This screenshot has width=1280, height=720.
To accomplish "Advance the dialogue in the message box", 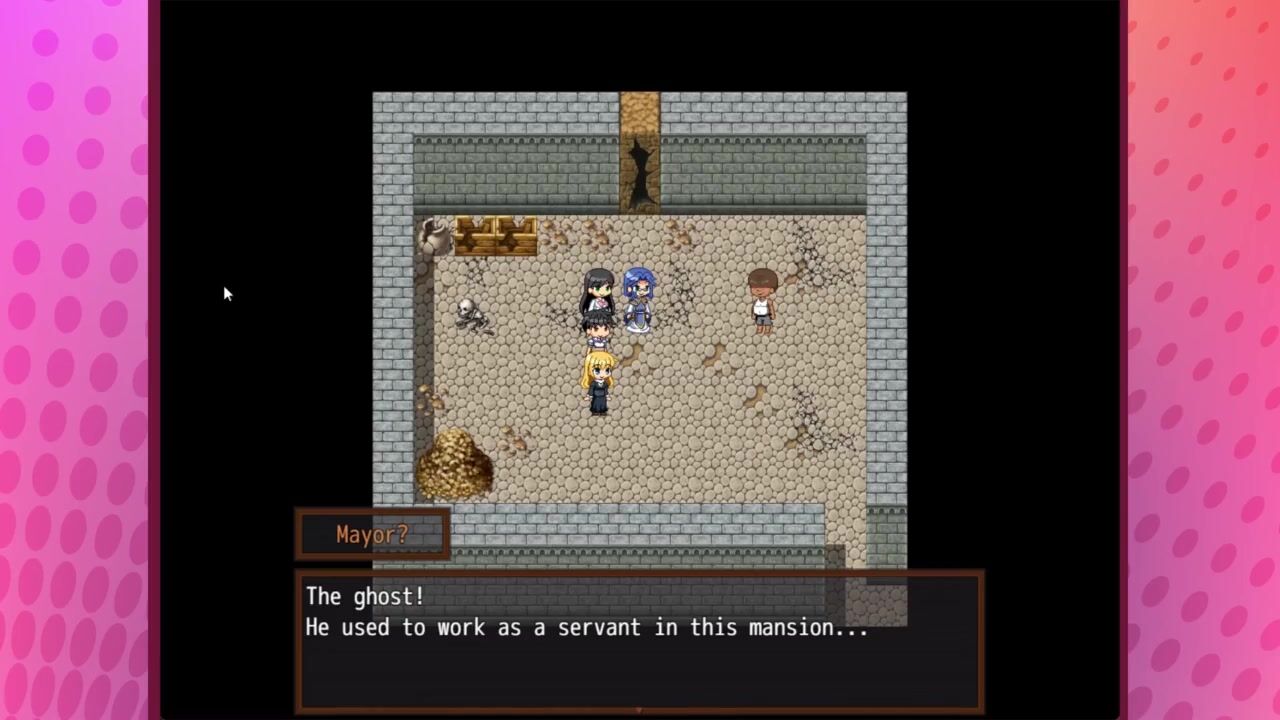I will click(639, 640).
